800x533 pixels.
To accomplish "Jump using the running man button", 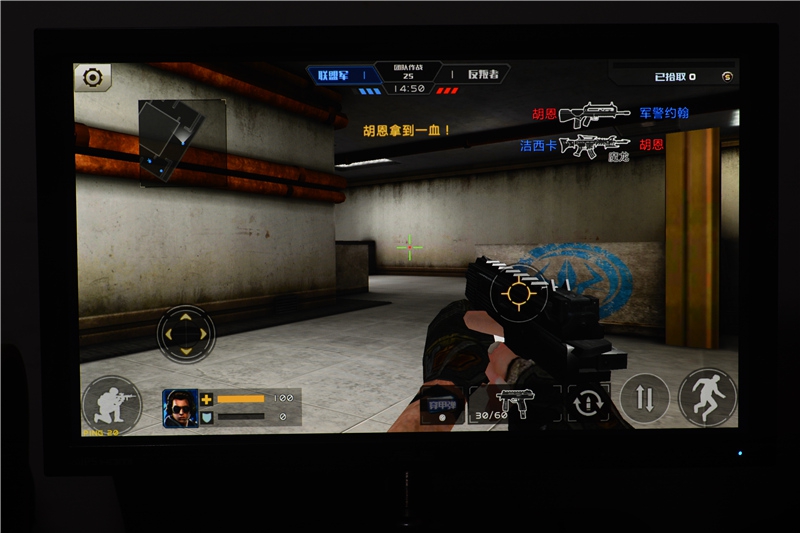I will point(706,397).
